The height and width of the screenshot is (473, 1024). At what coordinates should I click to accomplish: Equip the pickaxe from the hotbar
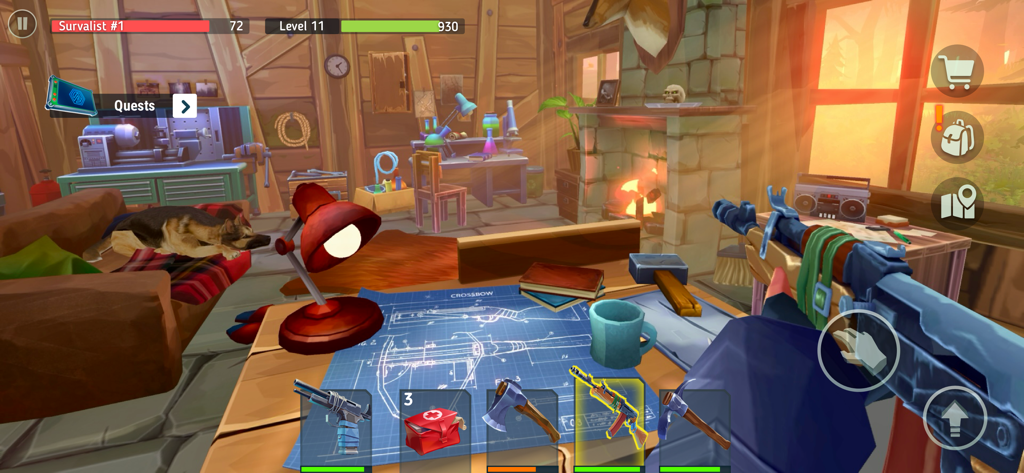coord(694,425)
